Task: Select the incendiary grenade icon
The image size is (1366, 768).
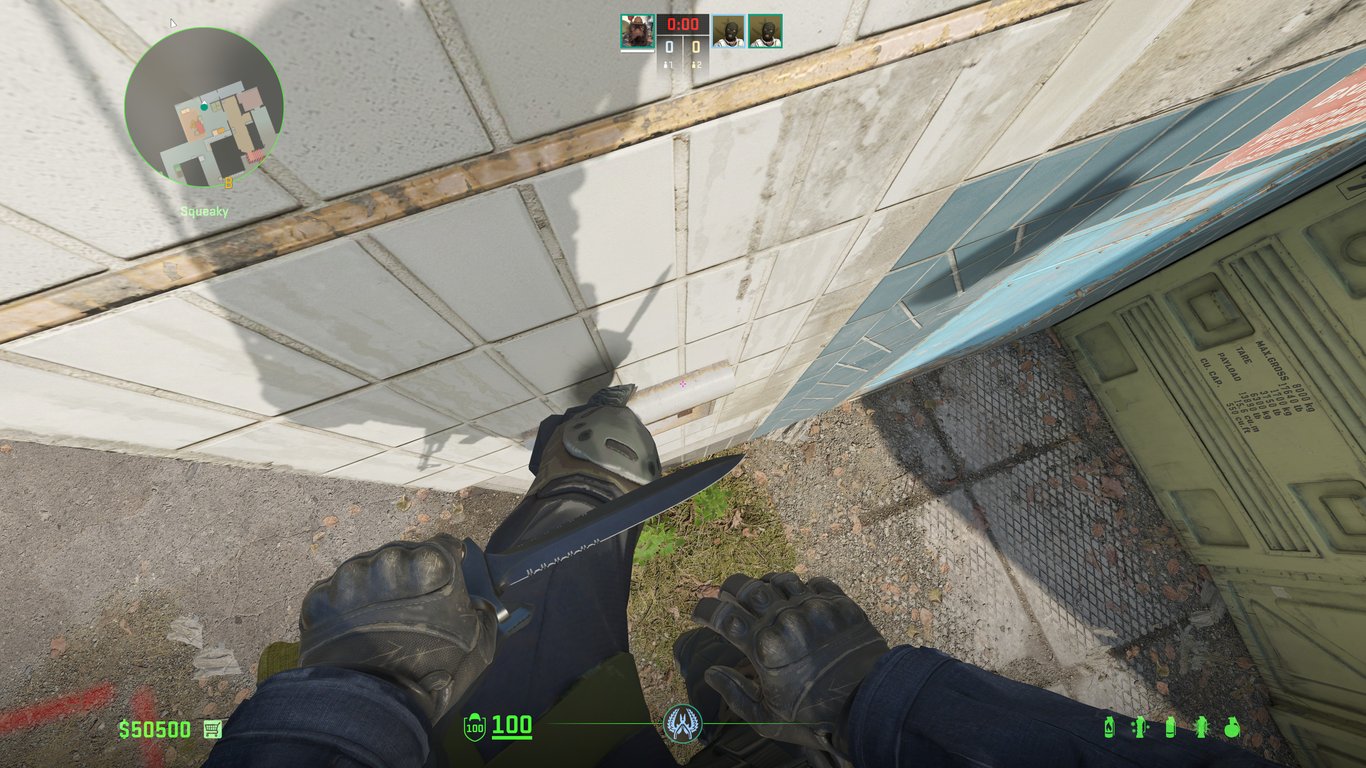Action: coord(1109,727)
